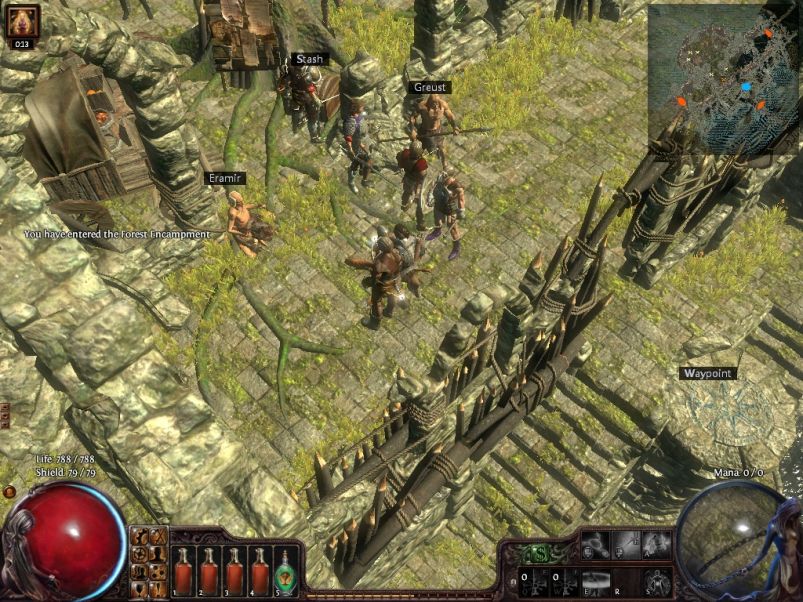Activate the green flask in slot 5
The width and height of the screenshot is (803, 602).
click(x=285, y=572)
